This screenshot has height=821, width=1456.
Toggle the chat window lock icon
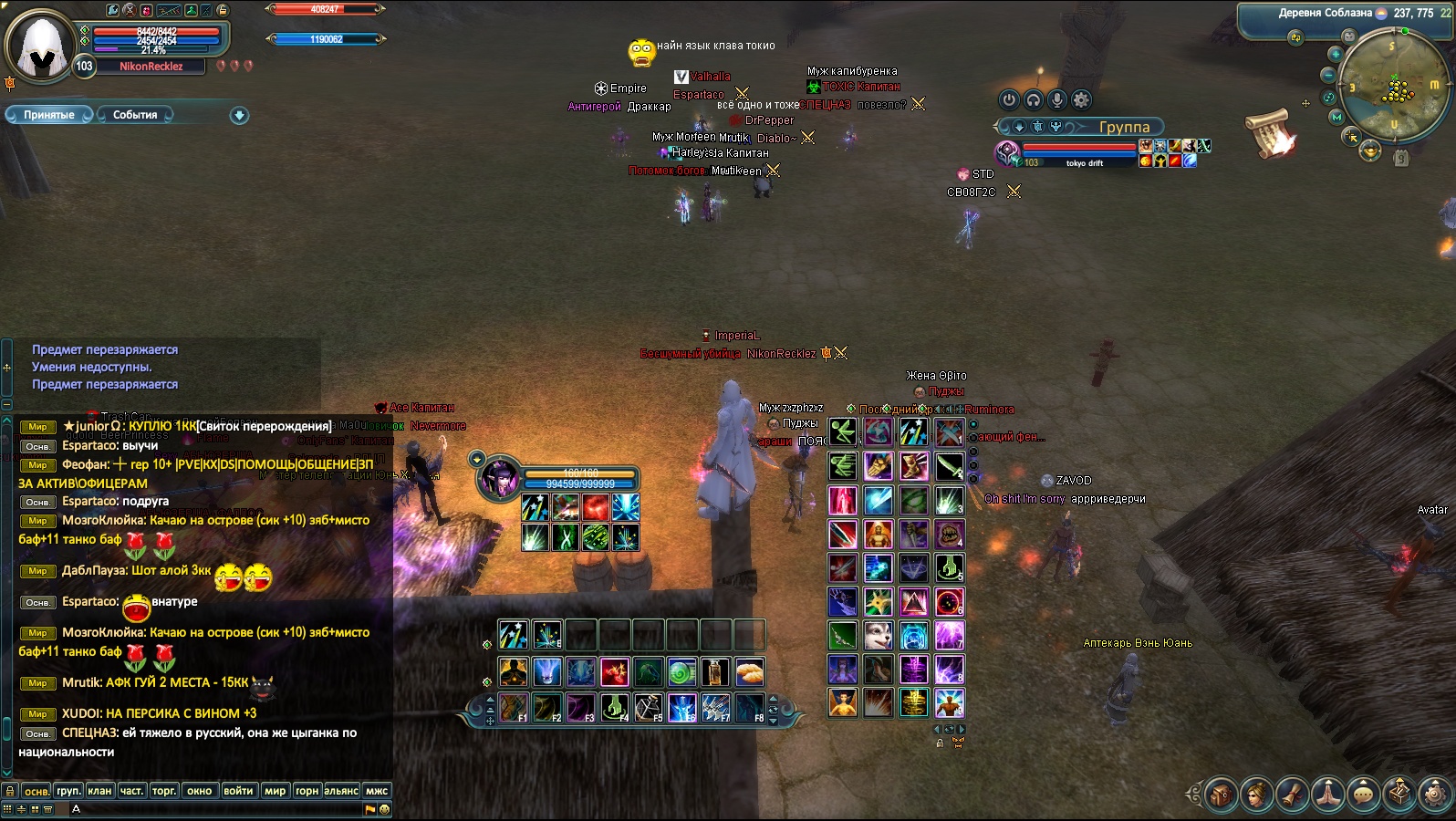(x=9, y=791)
